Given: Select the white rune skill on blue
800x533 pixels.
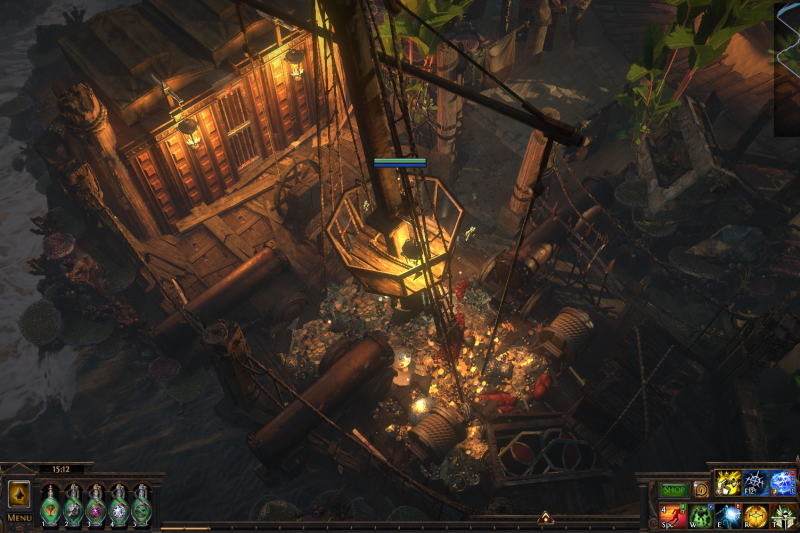Looking at the screenshot, I should [x=755, y=483].
